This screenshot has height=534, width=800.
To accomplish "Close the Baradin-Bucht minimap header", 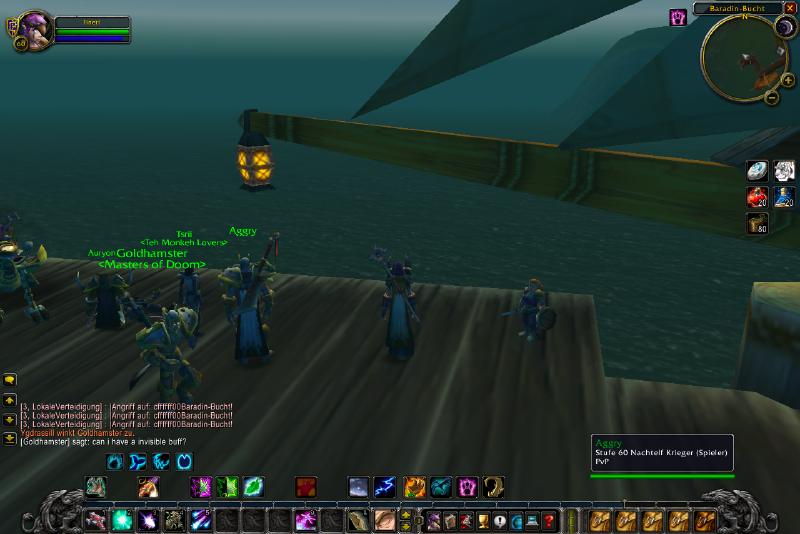I will click(x=792, y=9).
